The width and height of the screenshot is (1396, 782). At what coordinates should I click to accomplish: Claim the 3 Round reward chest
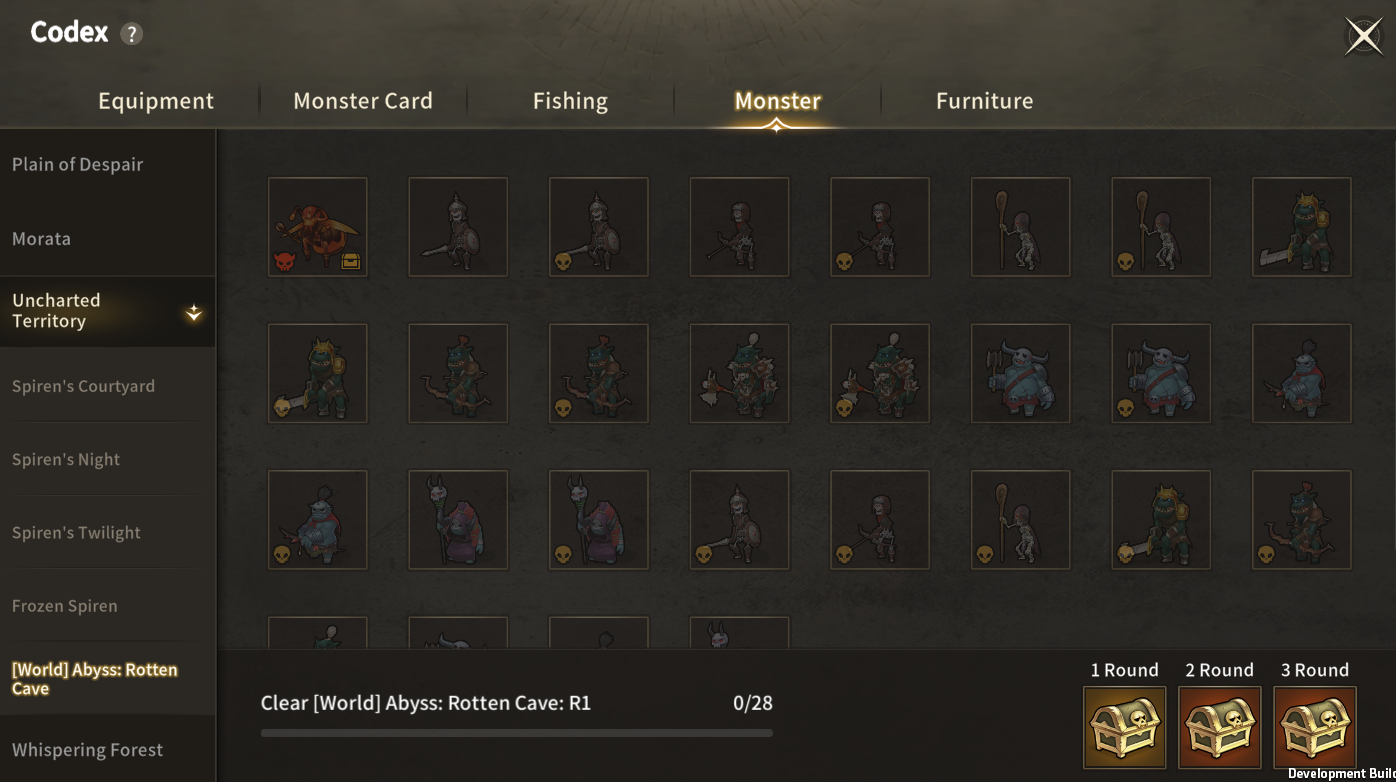coord(1314,727)
